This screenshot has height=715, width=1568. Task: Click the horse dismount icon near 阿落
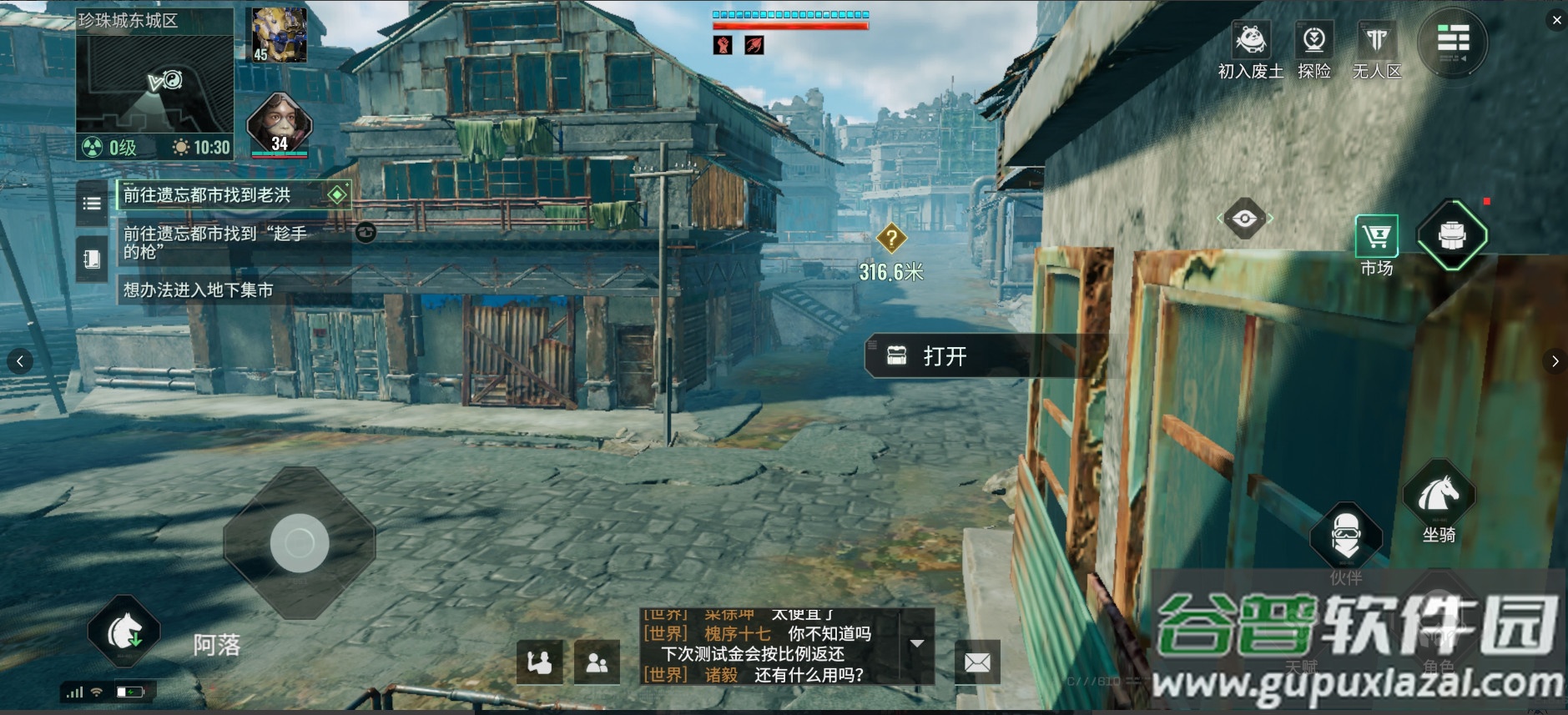124,632
